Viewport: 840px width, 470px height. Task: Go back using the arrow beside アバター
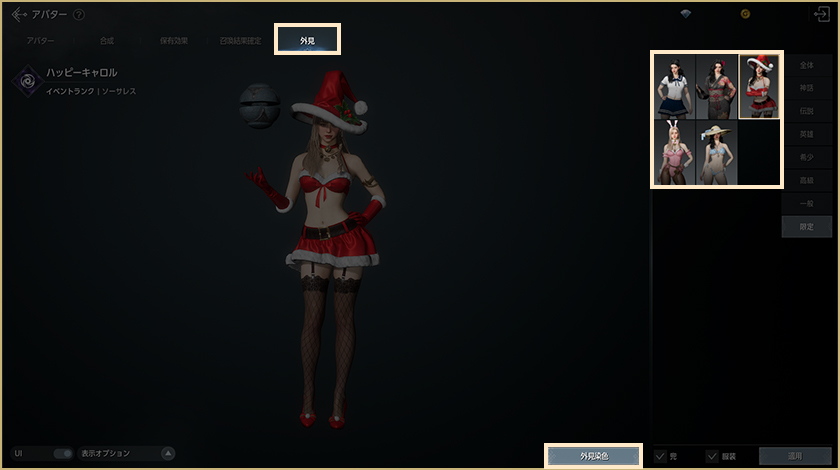click(19, 14)
